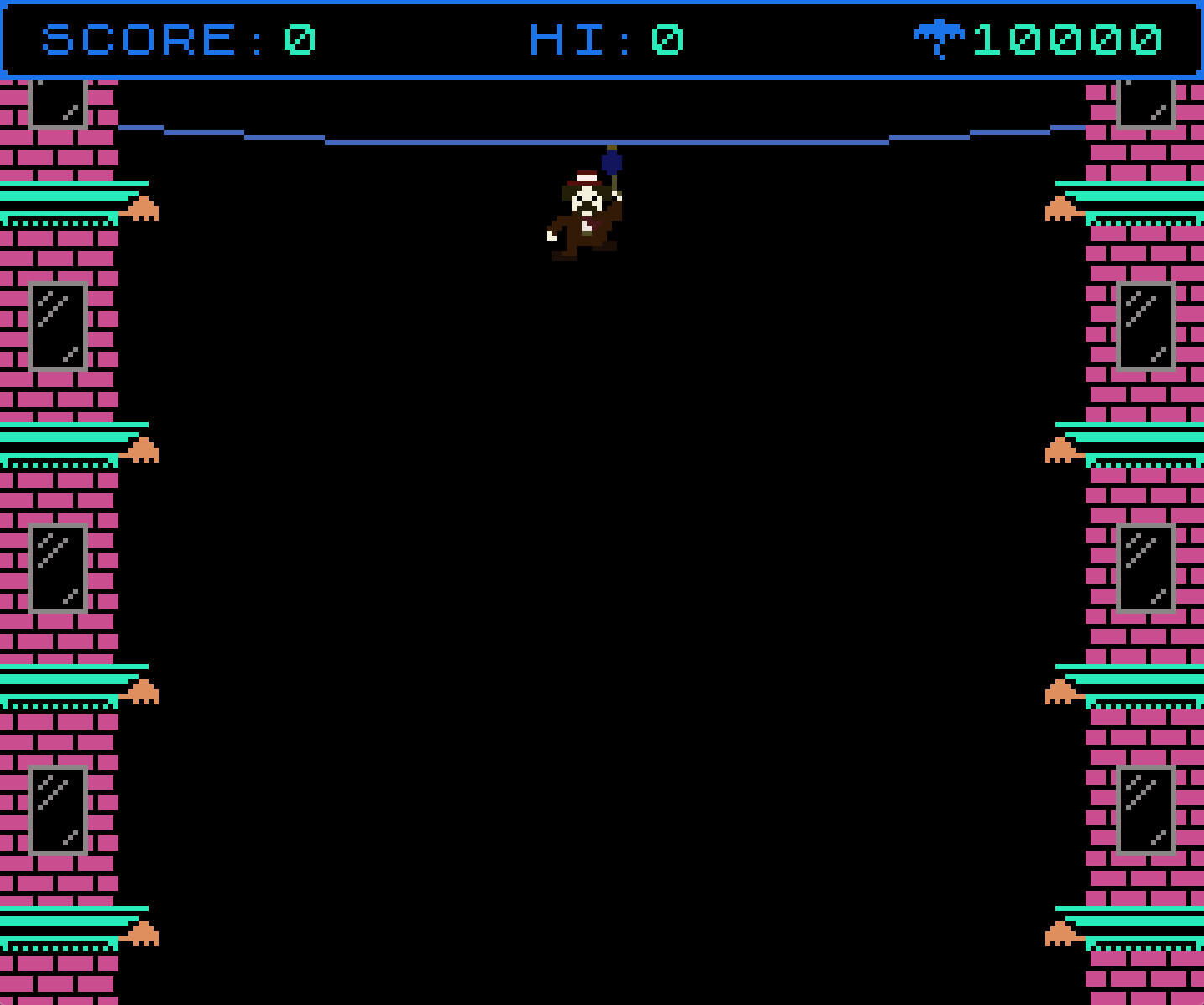Select the middle window on the left building
This screenshot has height=1005, width=1204.
(x=57, y=568)
